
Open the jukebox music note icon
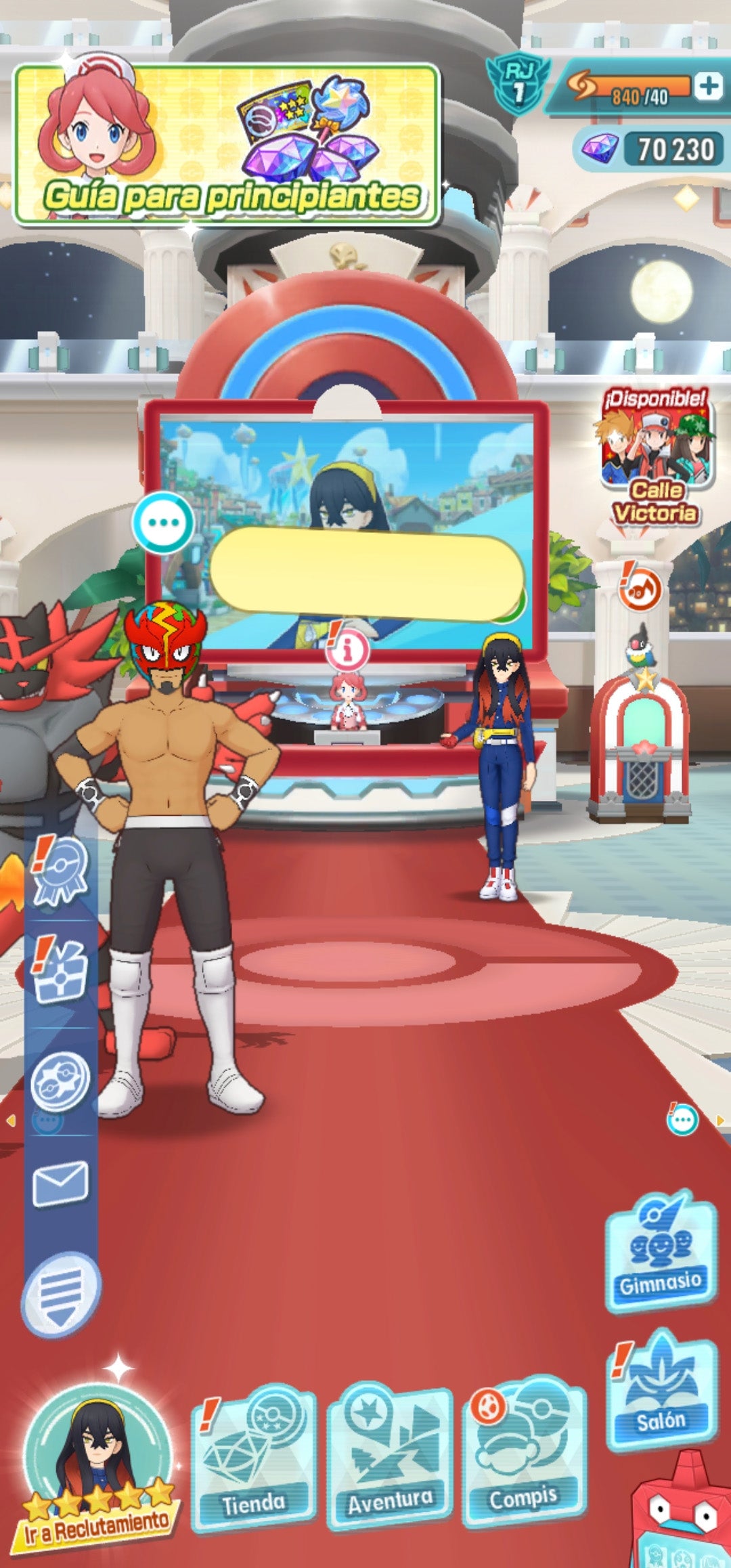point(639,590)
